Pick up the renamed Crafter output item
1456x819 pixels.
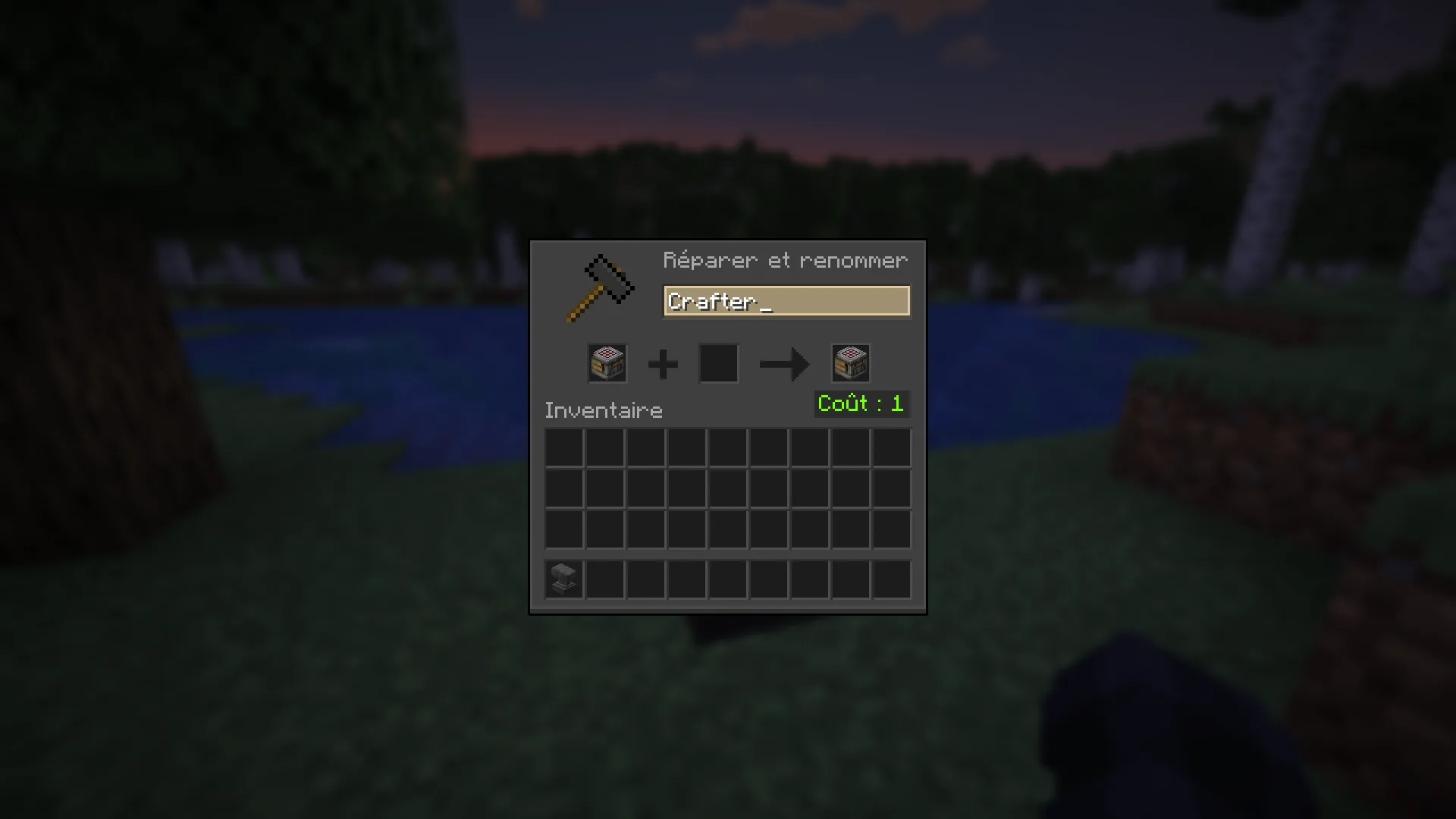coord(850,363)
